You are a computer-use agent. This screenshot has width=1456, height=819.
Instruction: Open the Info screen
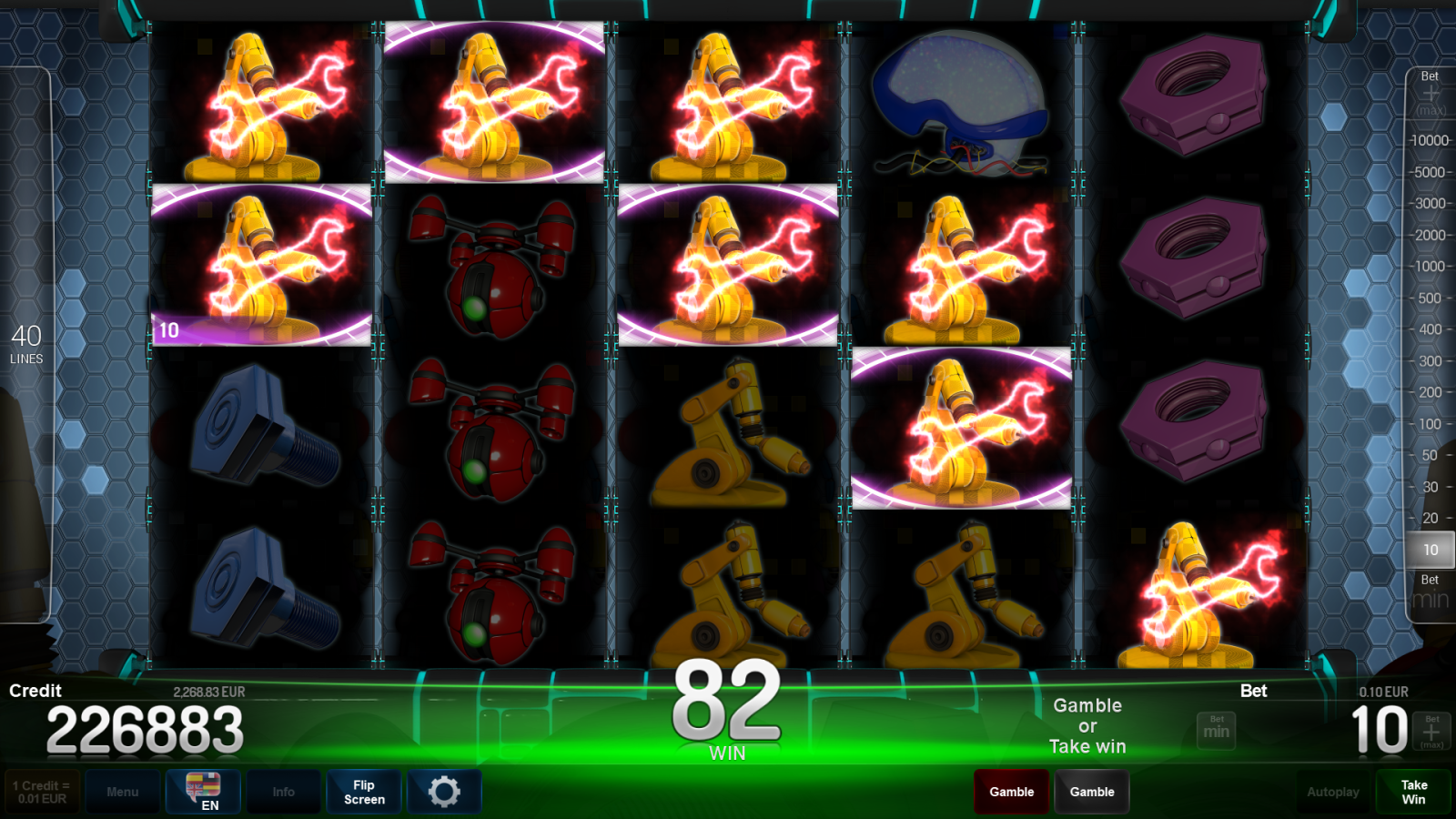point(283,791)
